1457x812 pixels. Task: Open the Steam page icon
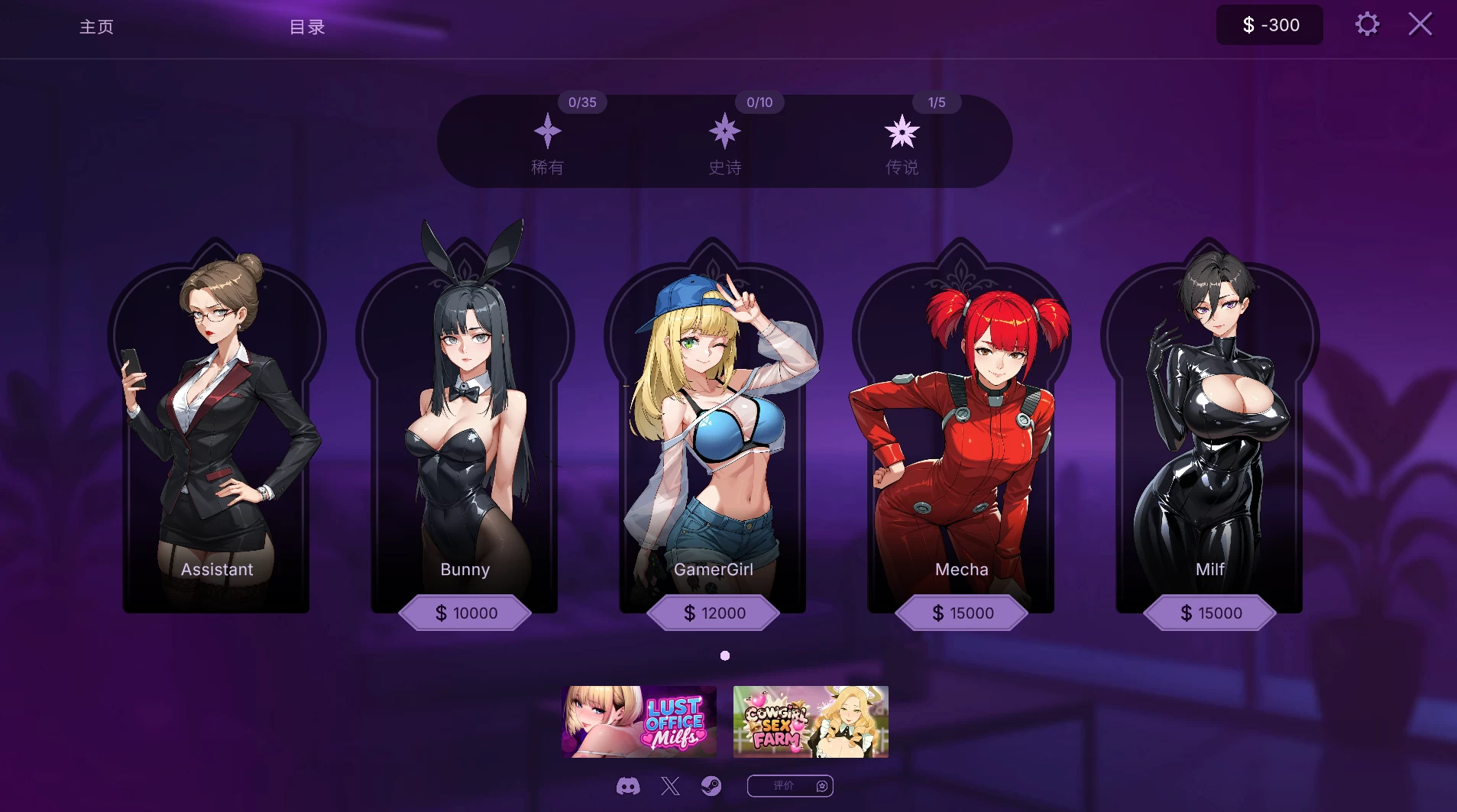pyautogui.click(x=712, y=785)
